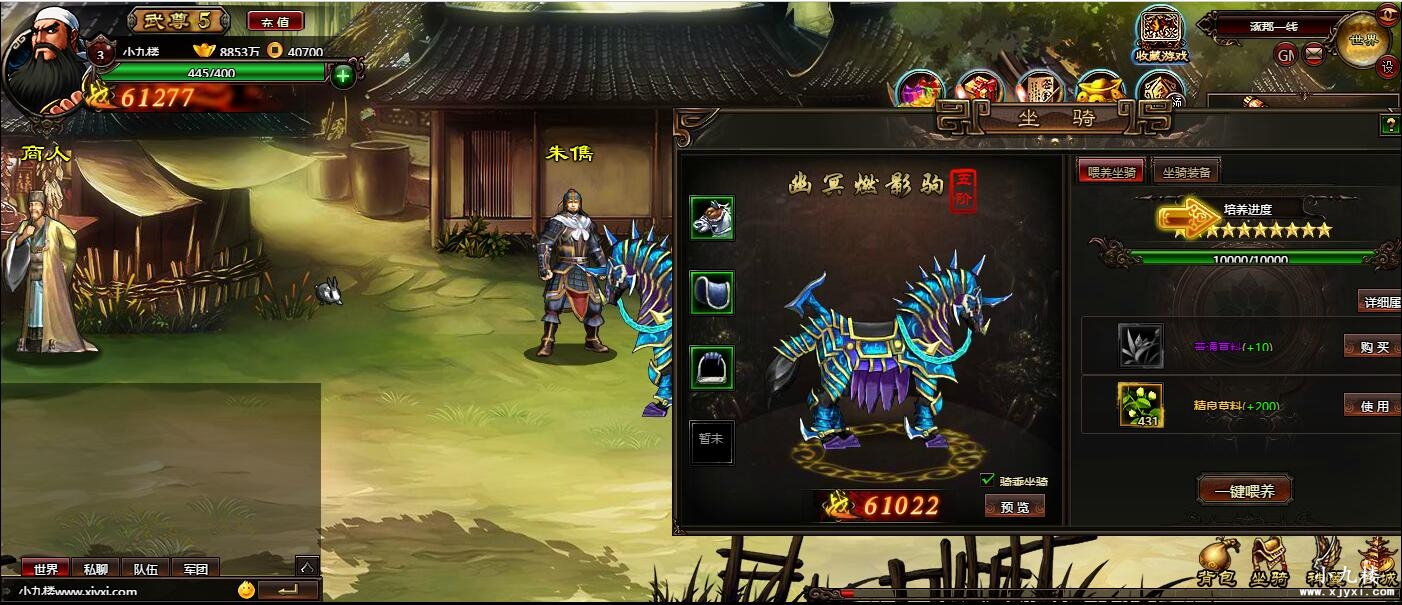Switch to the 坐骑装备 mount equipment tab
Screen dimensions: 1402x605
[1185, 172]
